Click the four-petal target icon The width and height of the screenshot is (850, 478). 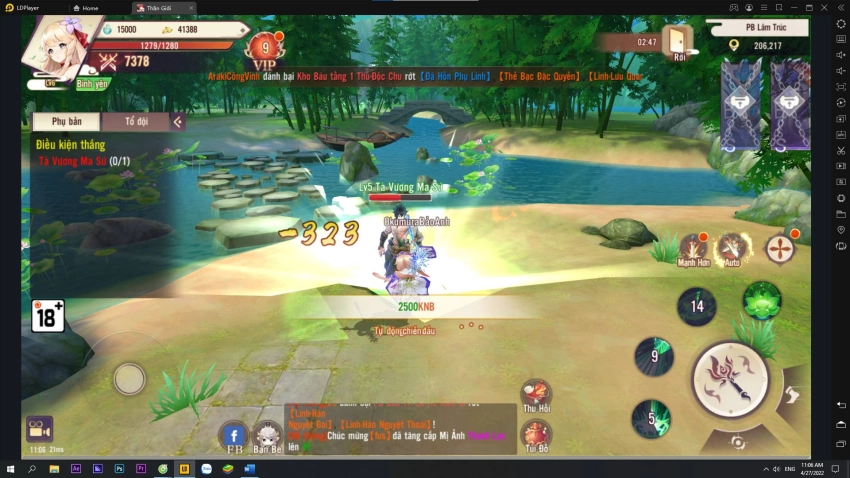pyautogui.click(x=780, y=248)
